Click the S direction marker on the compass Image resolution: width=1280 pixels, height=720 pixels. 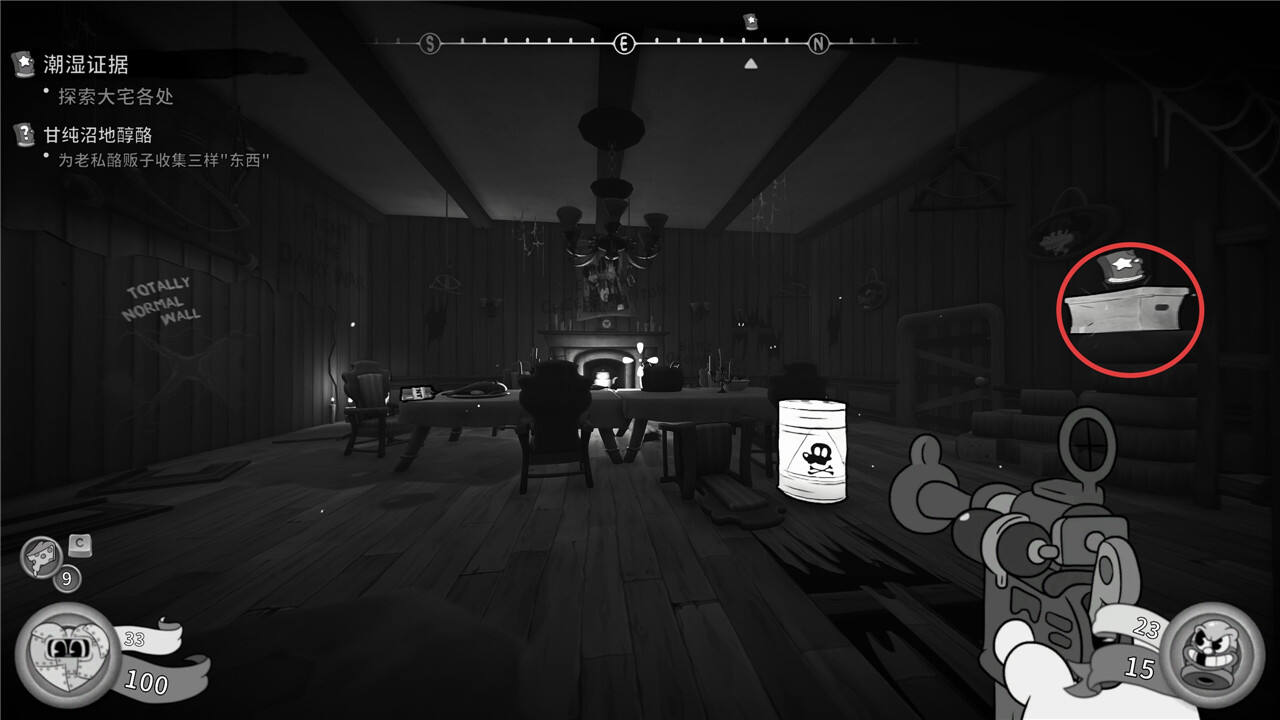pyautogui.click(x=430, y=43)
